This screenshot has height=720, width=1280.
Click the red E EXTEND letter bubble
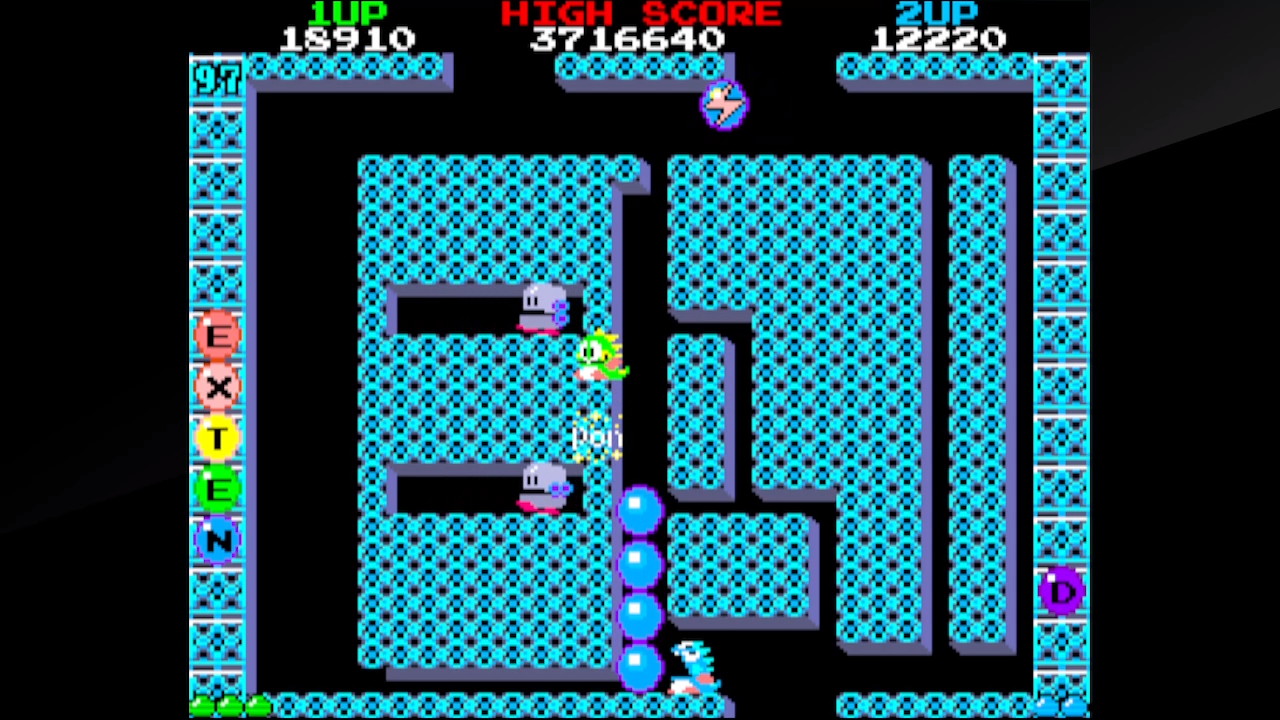click(x=217, y=334)
